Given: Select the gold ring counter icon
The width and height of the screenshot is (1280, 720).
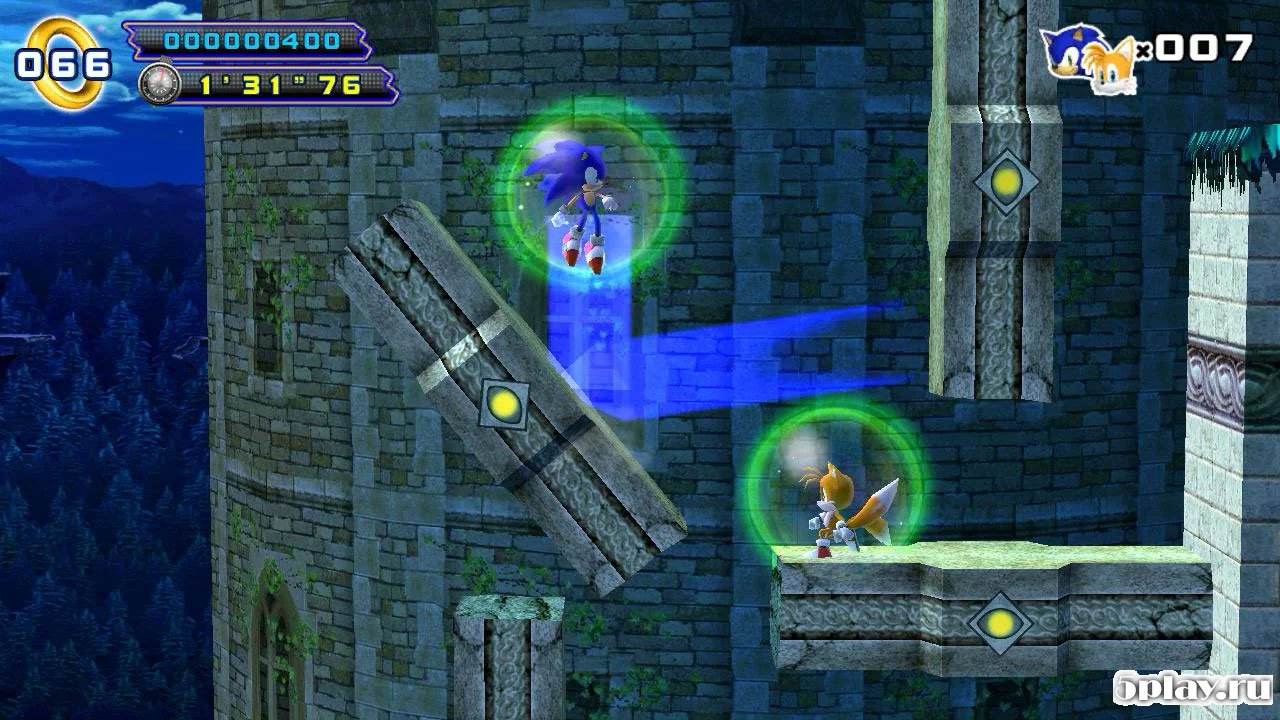Looking at the screenshot, I should click(65, 65).
